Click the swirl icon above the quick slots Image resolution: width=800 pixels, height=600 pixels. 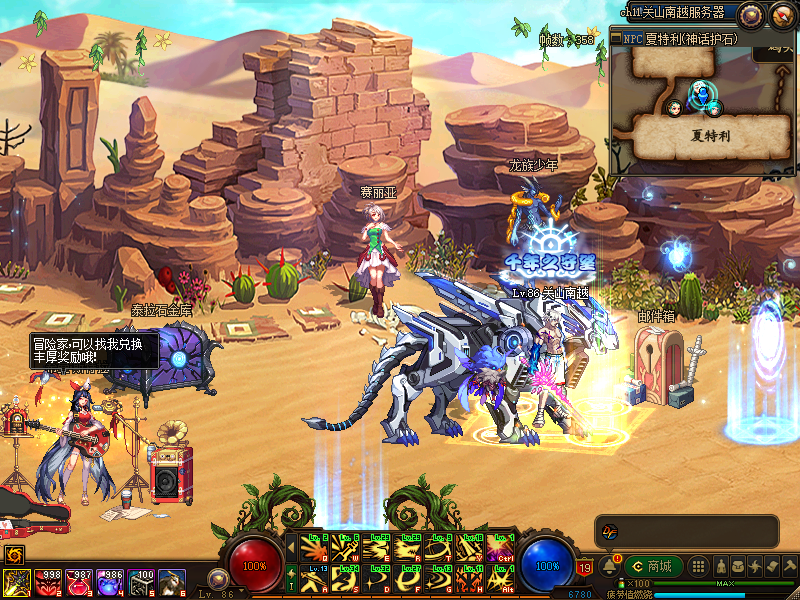click(x=15, y=554)
